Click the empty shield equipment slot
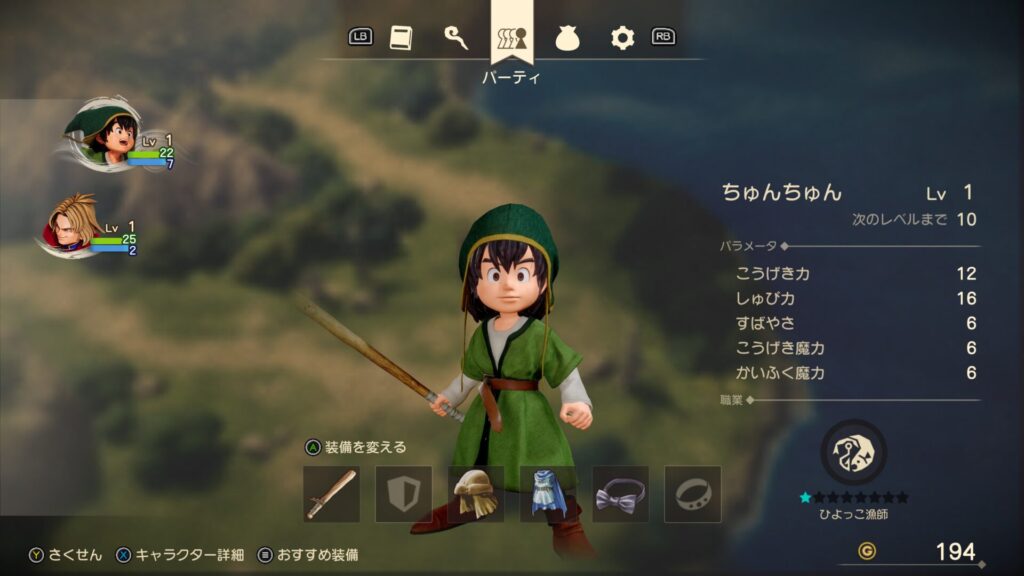Screen dimensions: 1024x576 (403, 494)
